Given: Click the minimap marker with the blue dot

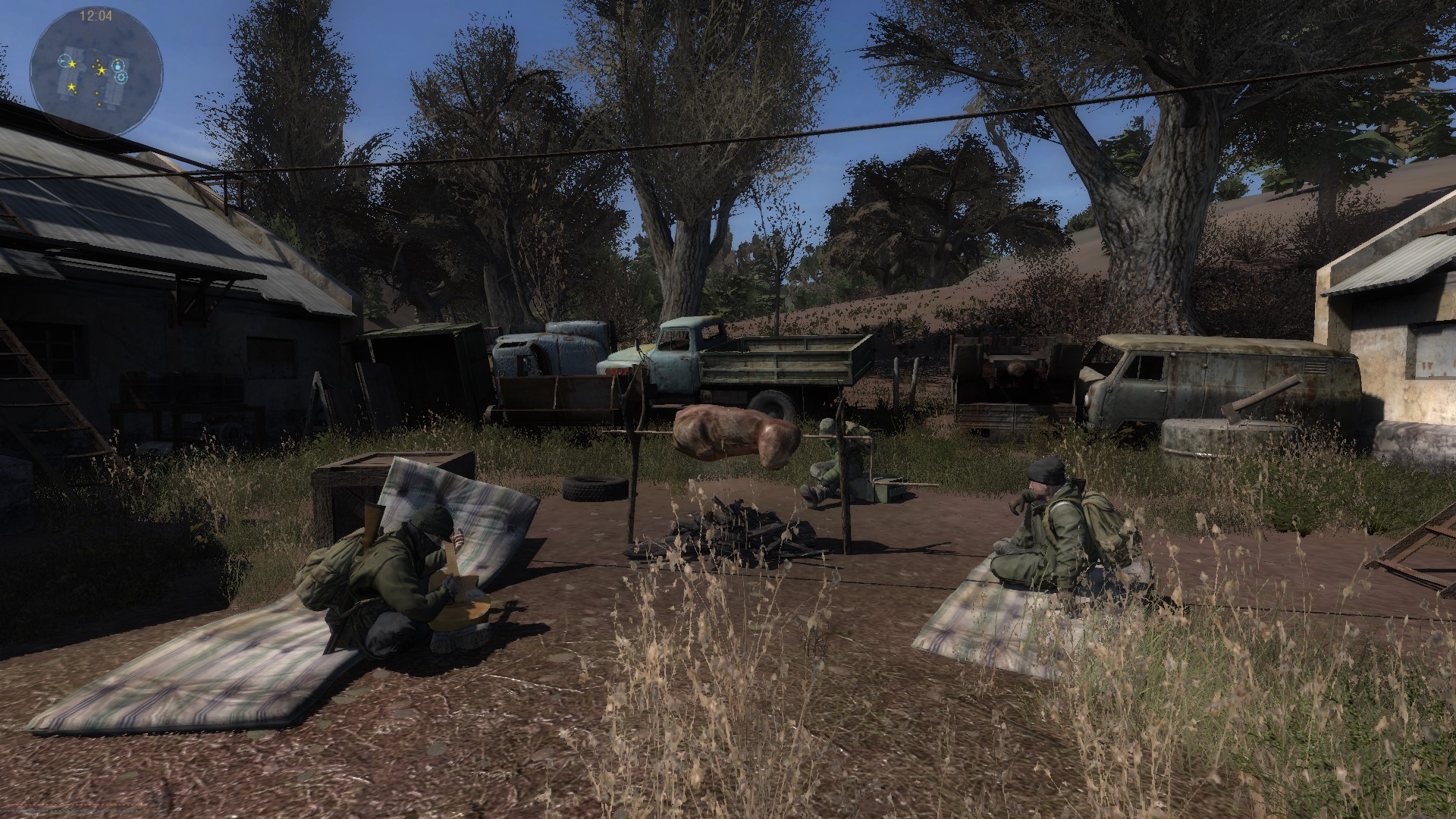Looking at the screenshot, I should [x=118, y=66].
